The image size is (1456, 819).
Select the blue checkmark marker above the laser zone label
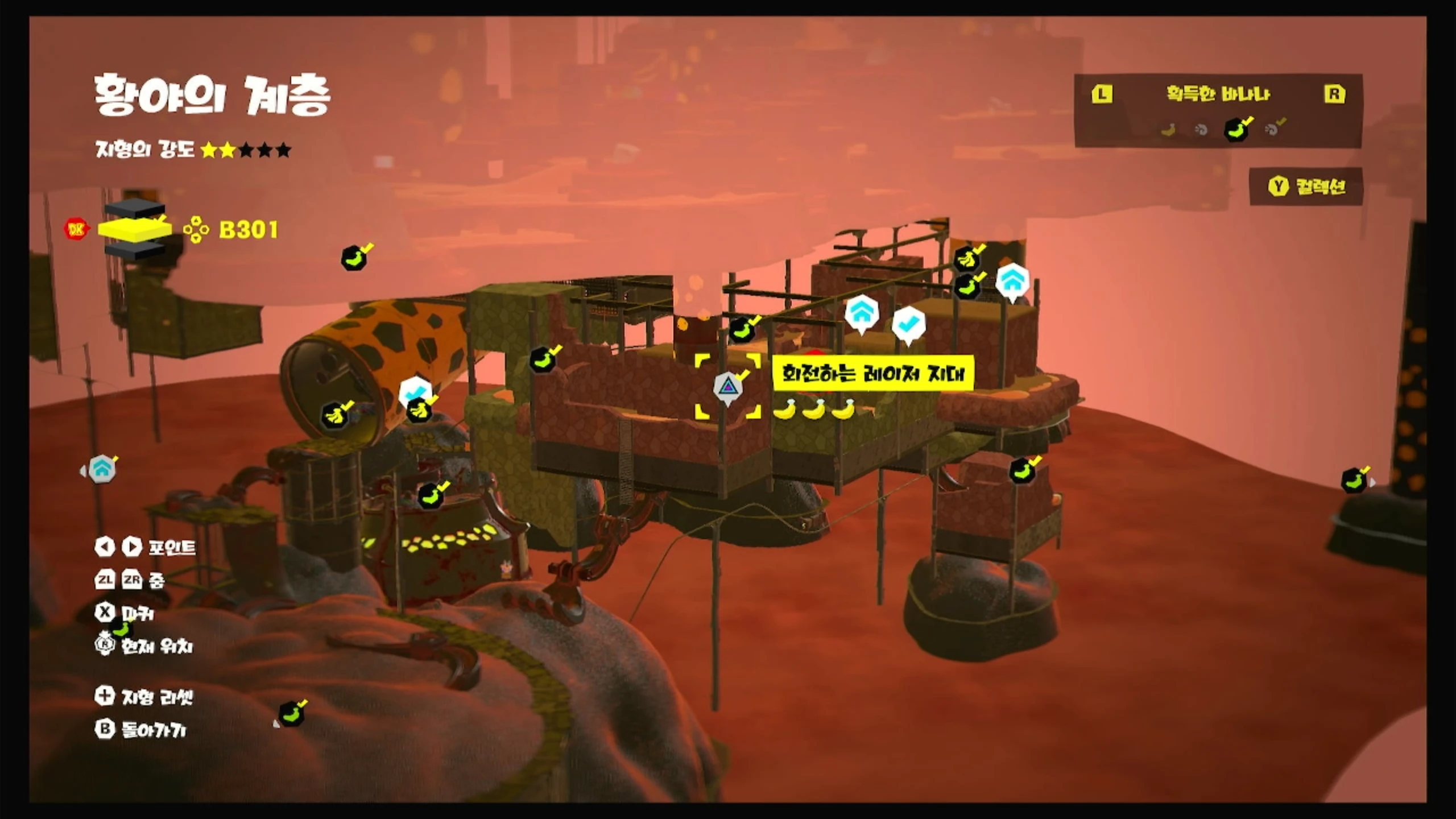tap(908, 324)
